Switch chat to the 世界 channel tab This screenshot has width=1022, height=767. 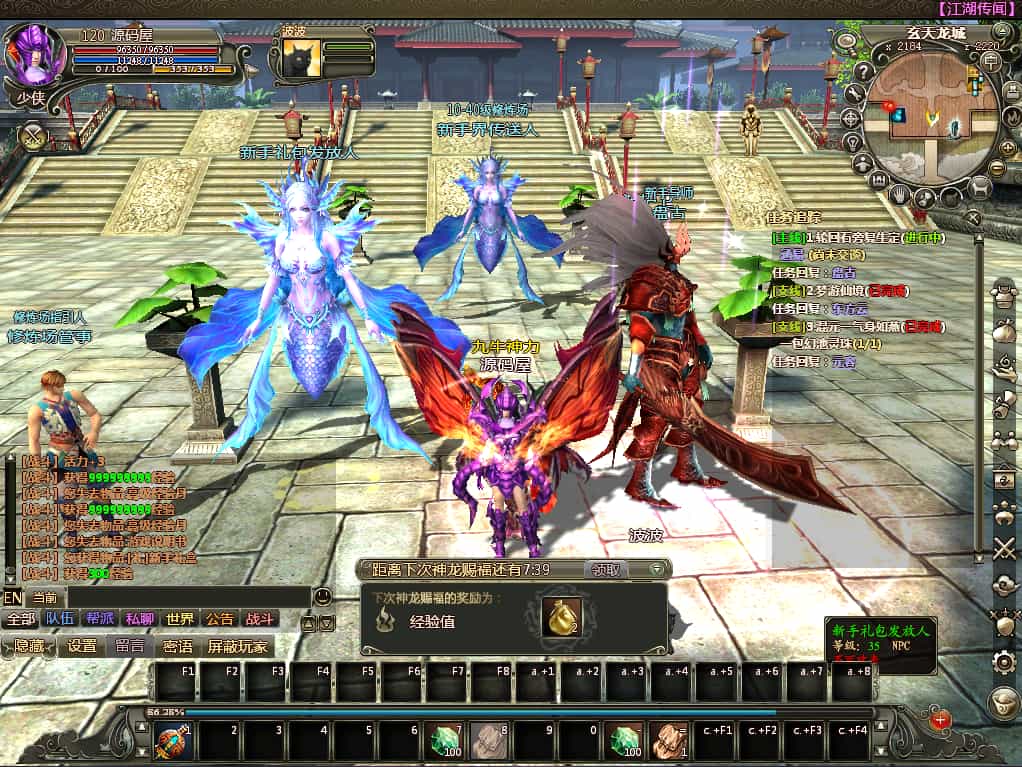[180, 619]
